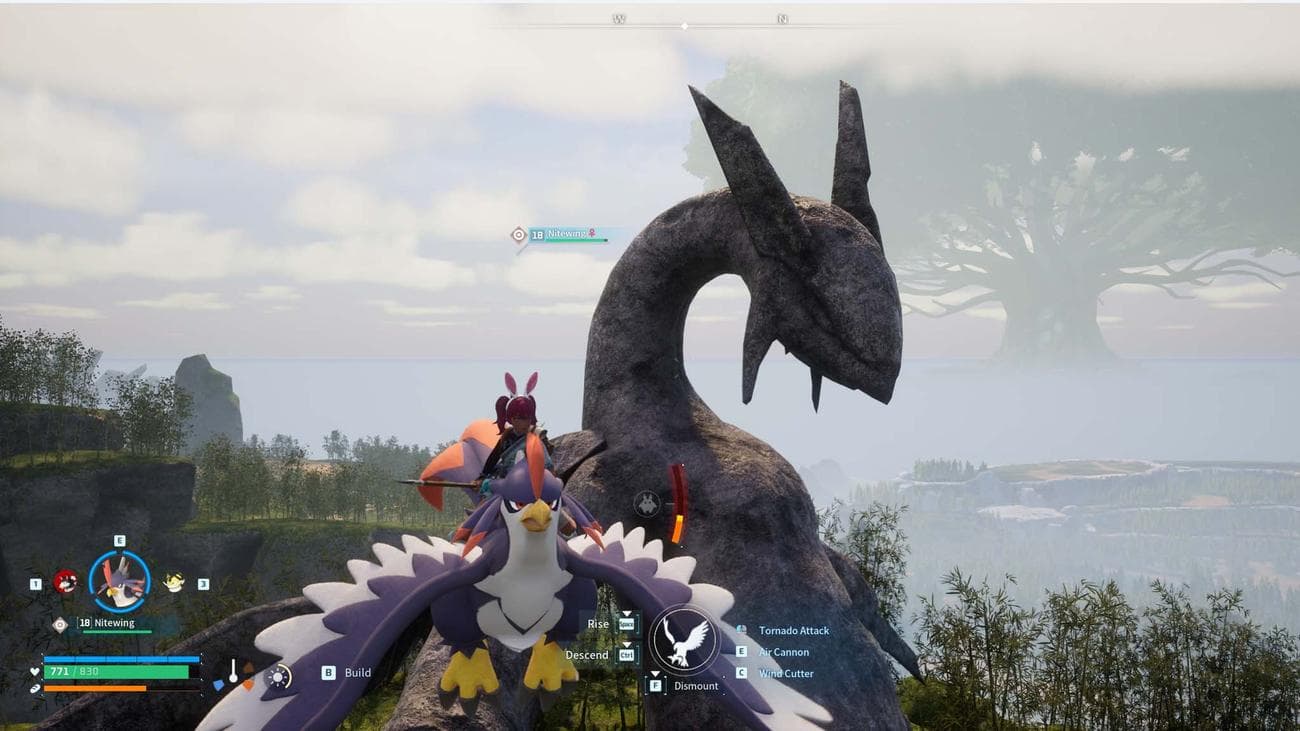Click the Wind Cutter keybind icon
The image size is (1300, 731).
741,672
